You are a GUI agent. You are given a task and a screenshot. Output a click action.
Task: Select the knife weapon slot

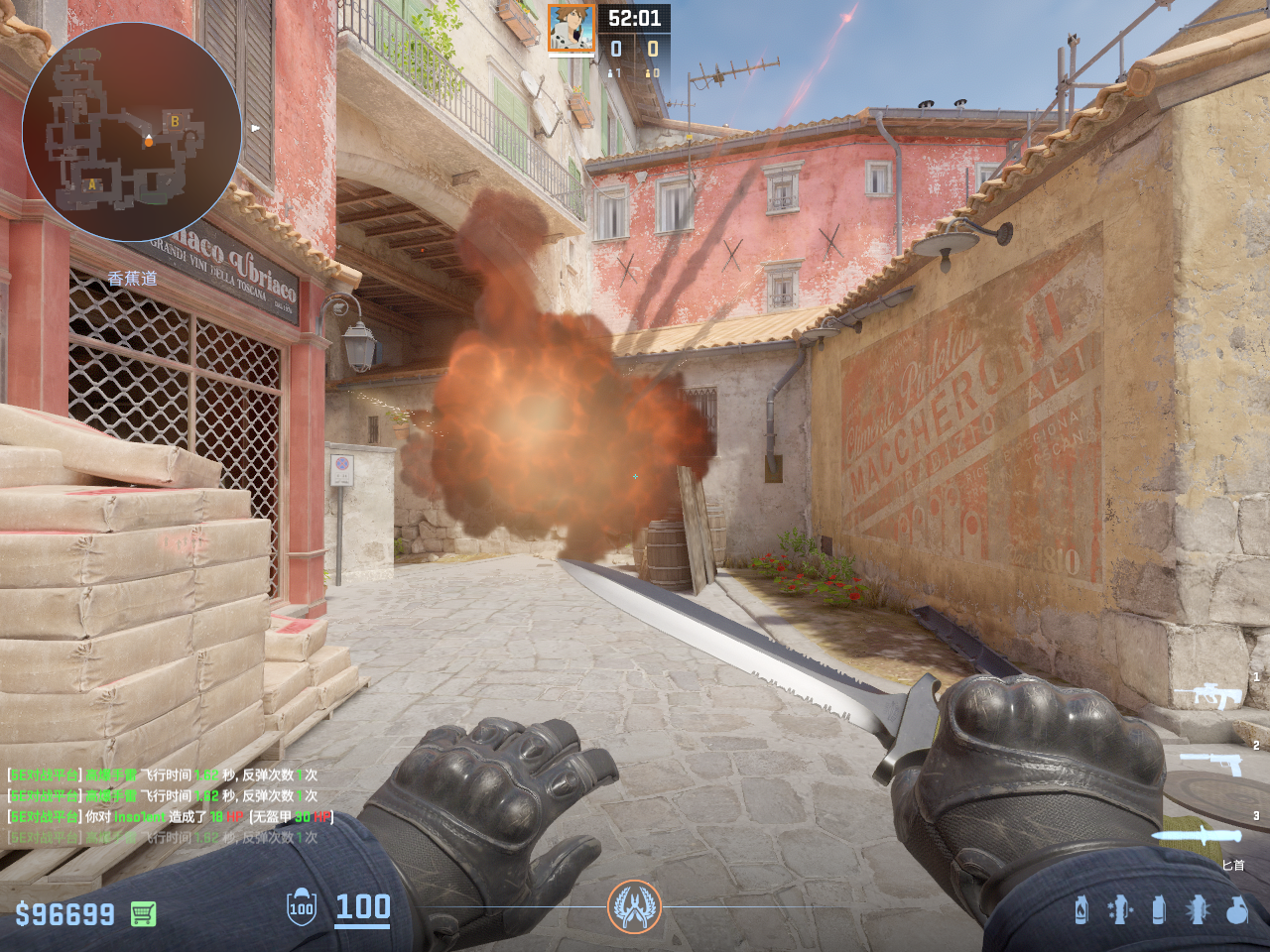[1197, 835]
